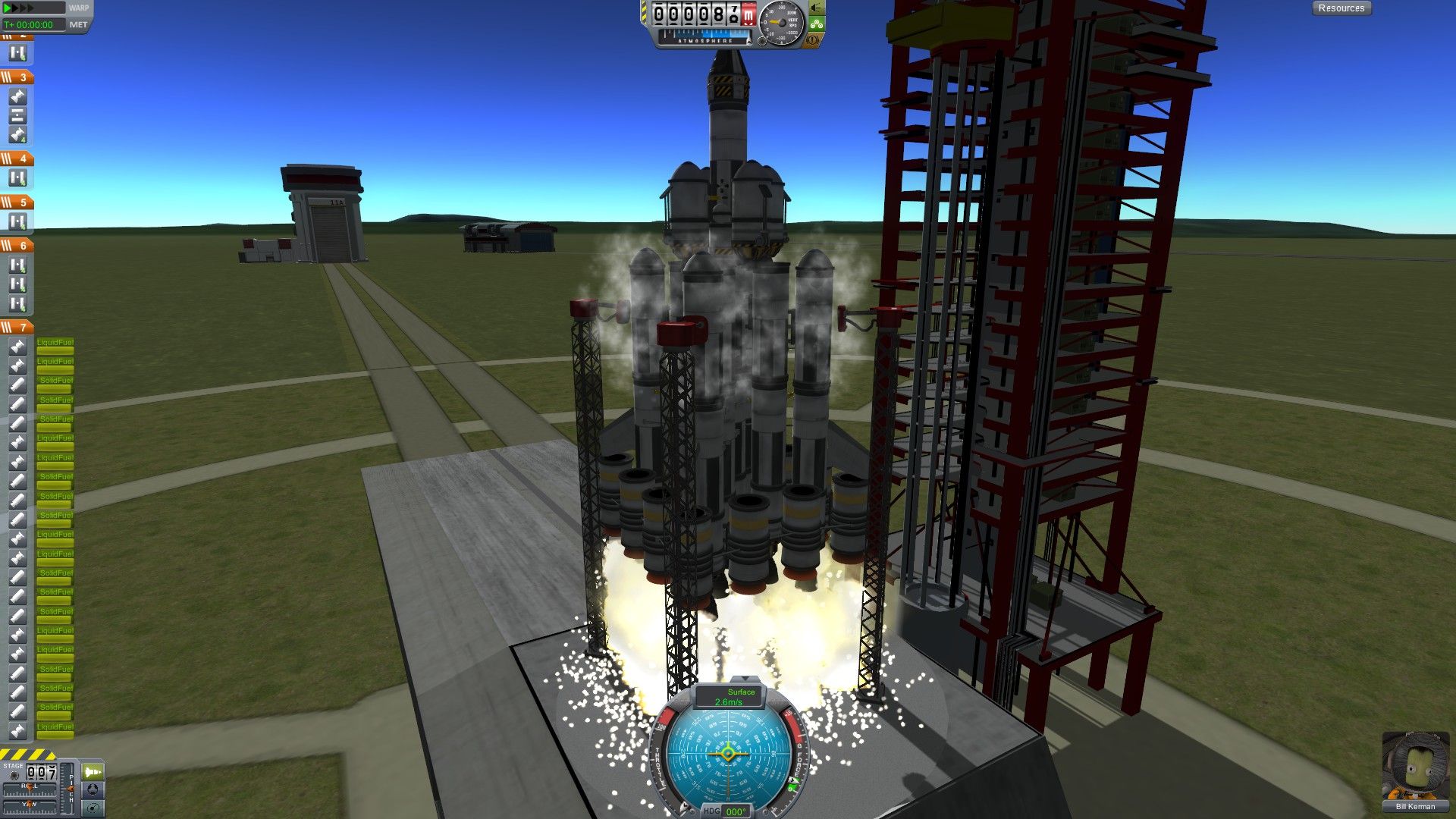Viewport: 1456px width, 819px height.
Task: Mute audio via the speaker icon beside the altimeter
Action: click(x=817, y=10)
